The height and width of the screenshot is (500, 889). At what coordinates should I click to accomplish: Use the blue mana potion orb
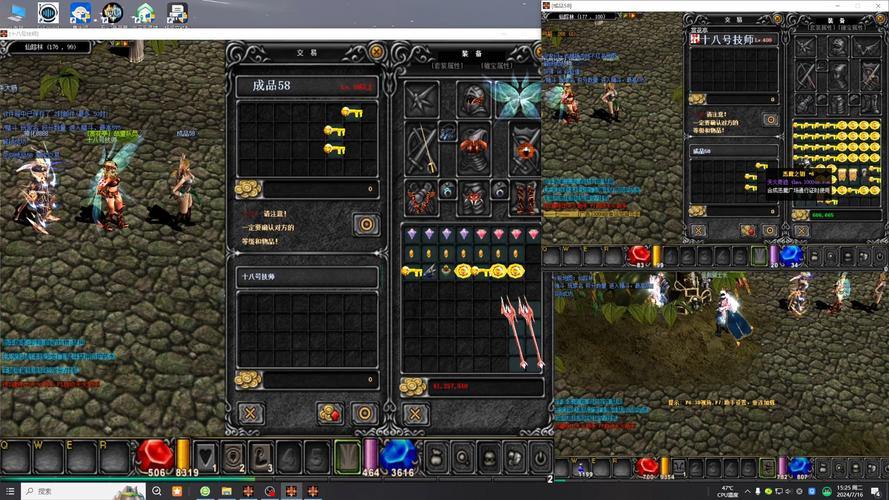coord(398,454)
